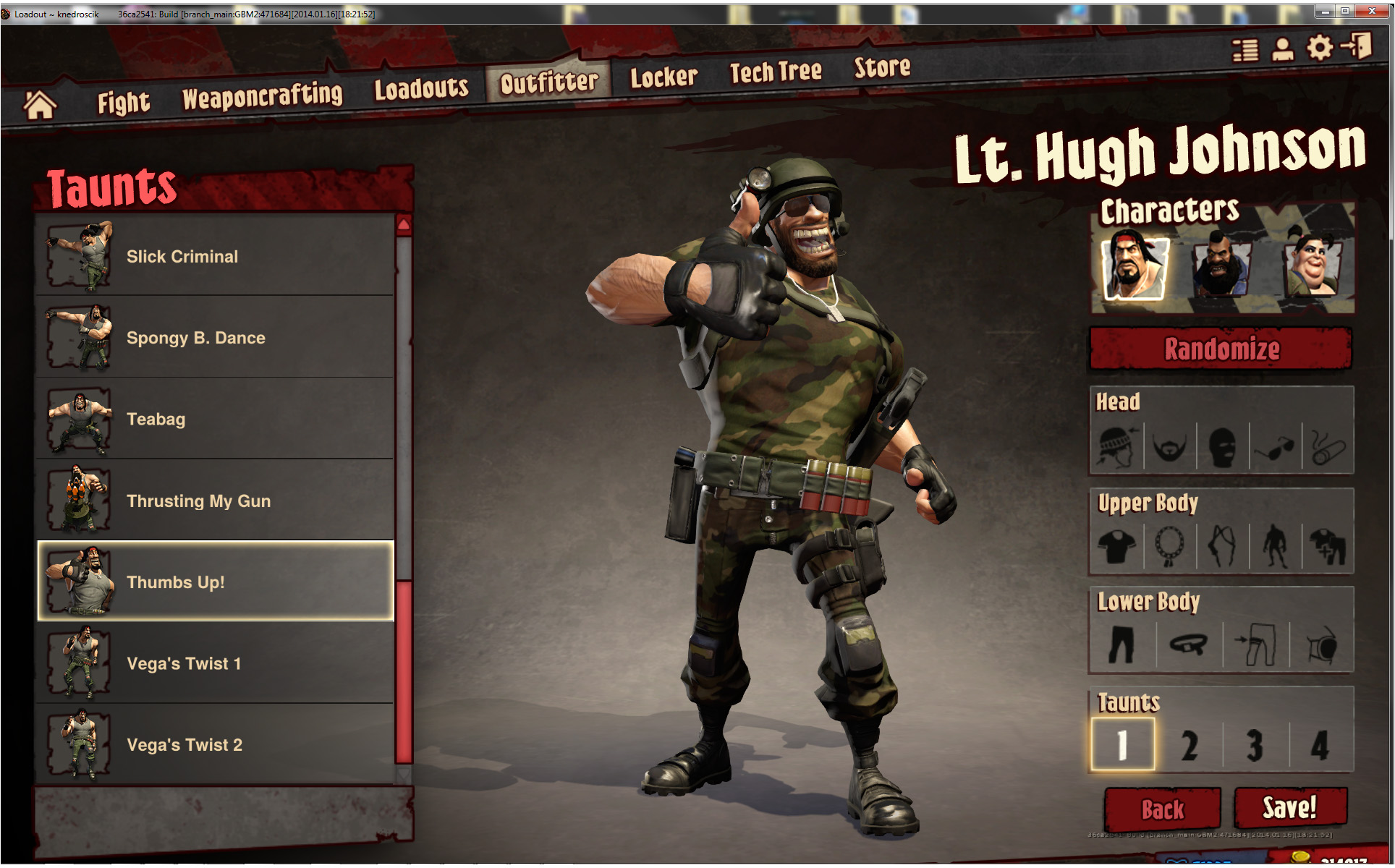The height and width of the screenshot is (868, 1395).
Task: Open the Loadouts tab
Action: tap(421, 88)
